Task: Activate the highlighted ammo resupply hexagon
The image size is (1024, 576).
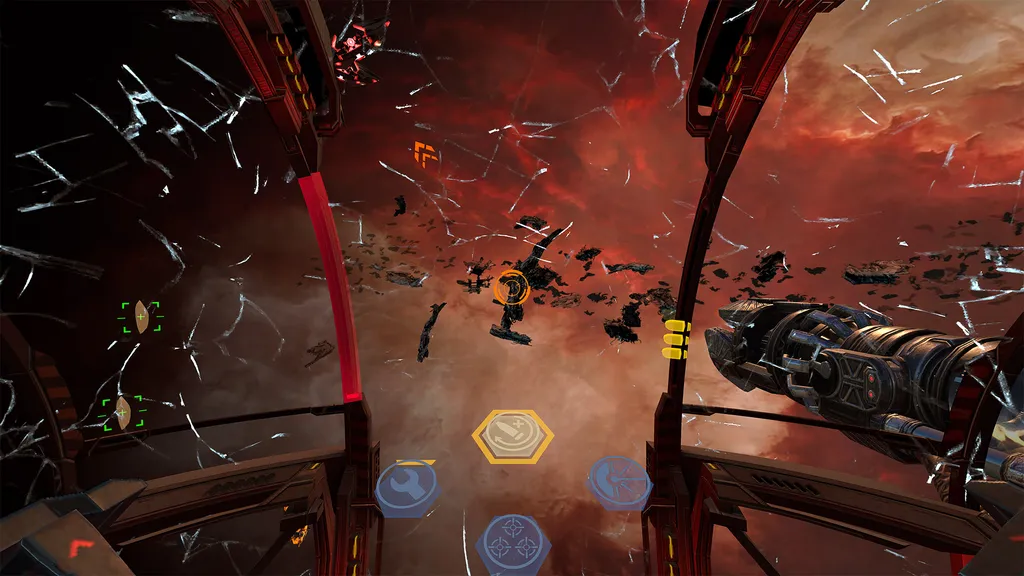Action: (512, 436)
